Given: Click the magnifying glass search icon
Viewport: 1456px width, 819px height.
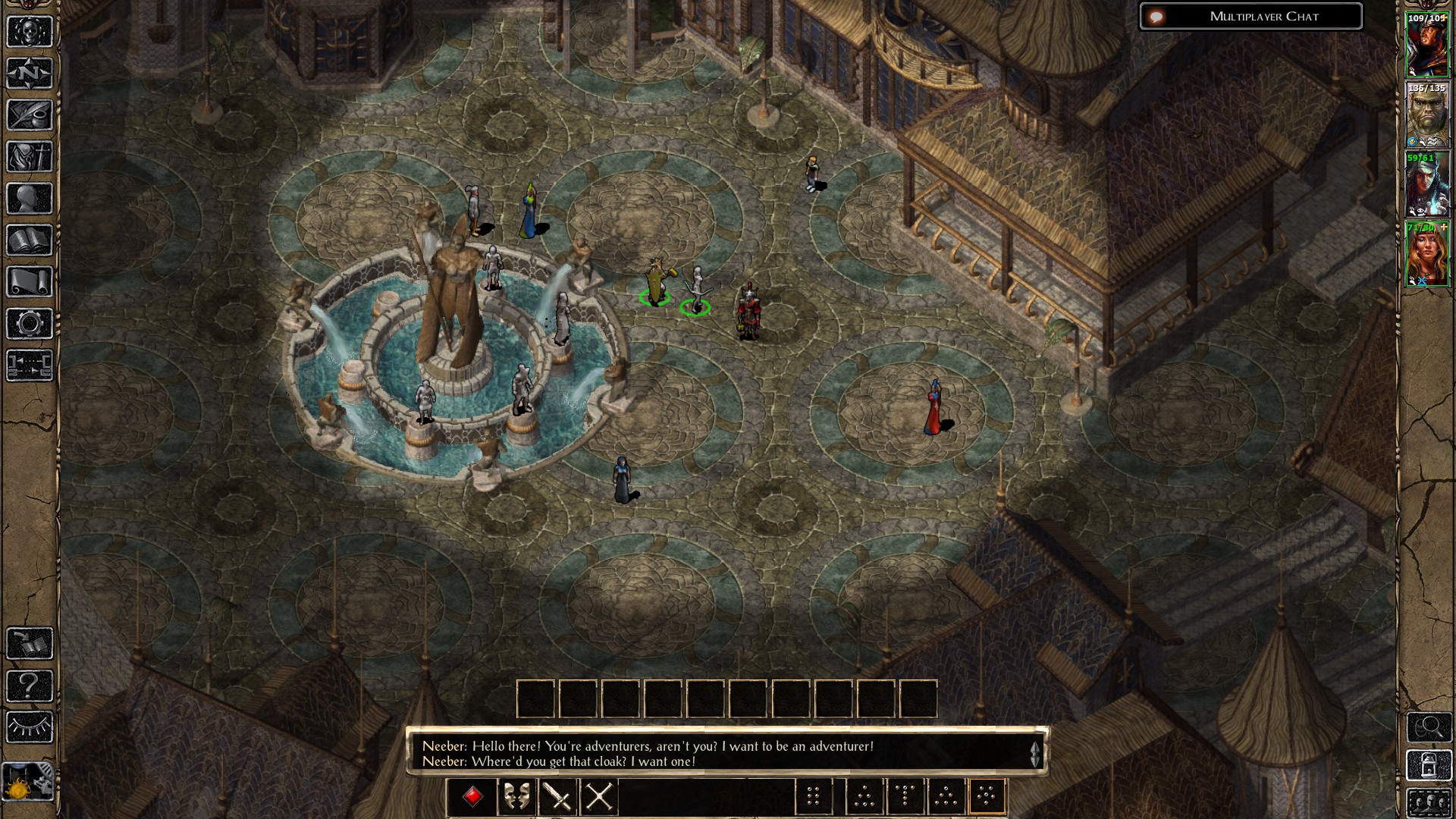Looking at the screenshot, I should (x=1429, y=726).
